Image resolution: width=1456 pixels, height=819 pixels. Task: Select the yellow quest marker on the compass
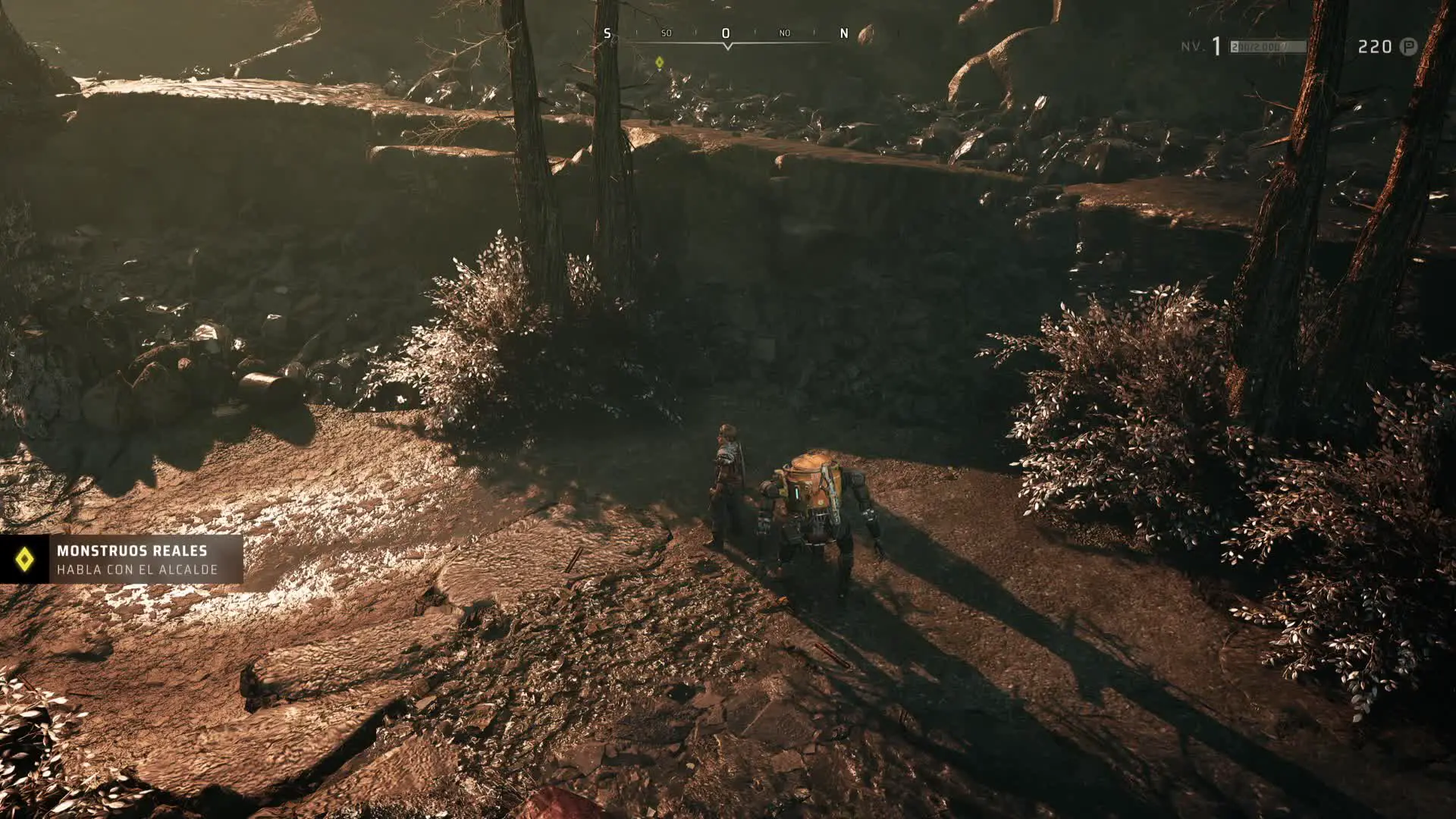click(660, 62)
